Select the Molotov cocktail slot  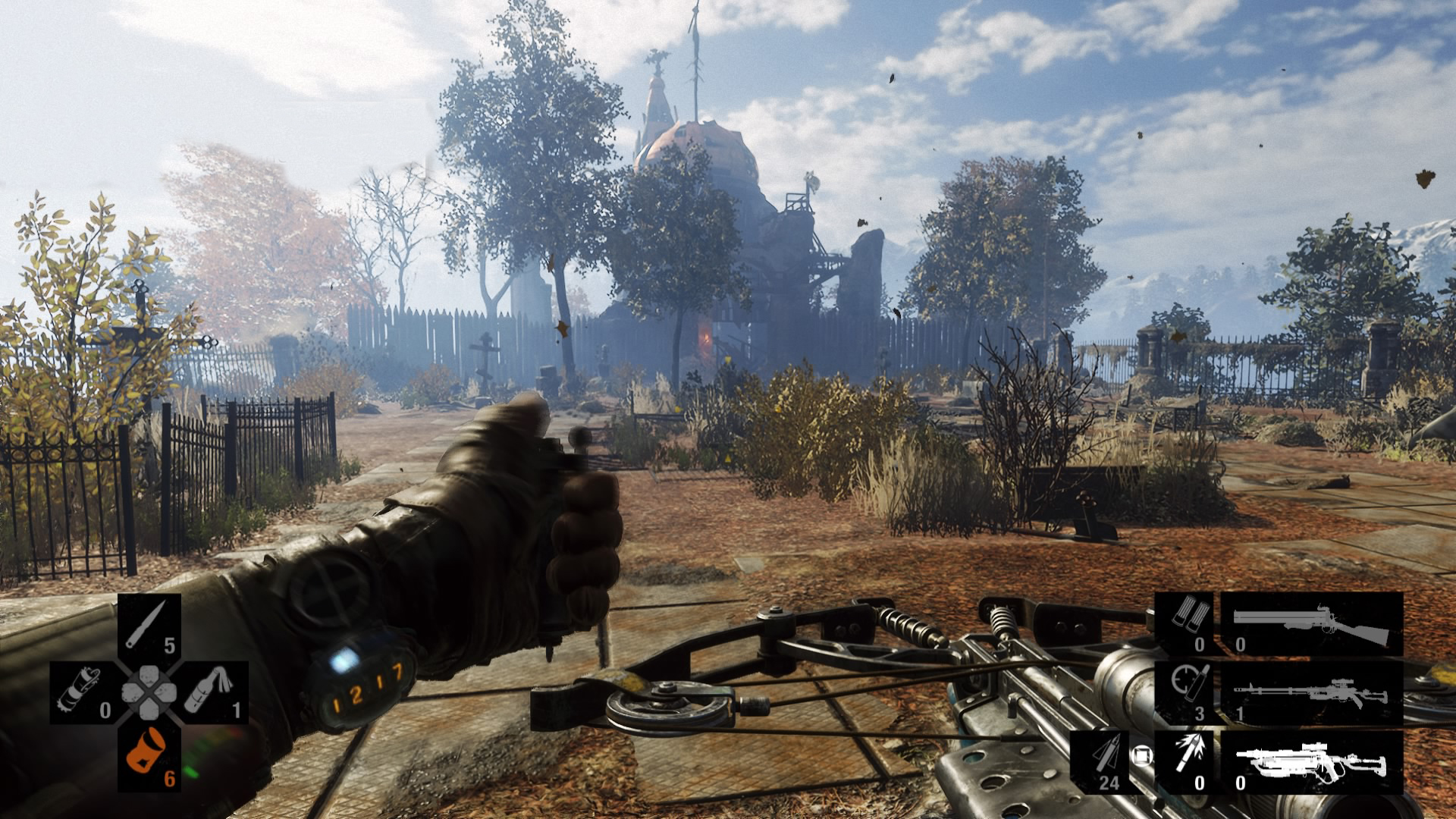(x=215, y=692)
